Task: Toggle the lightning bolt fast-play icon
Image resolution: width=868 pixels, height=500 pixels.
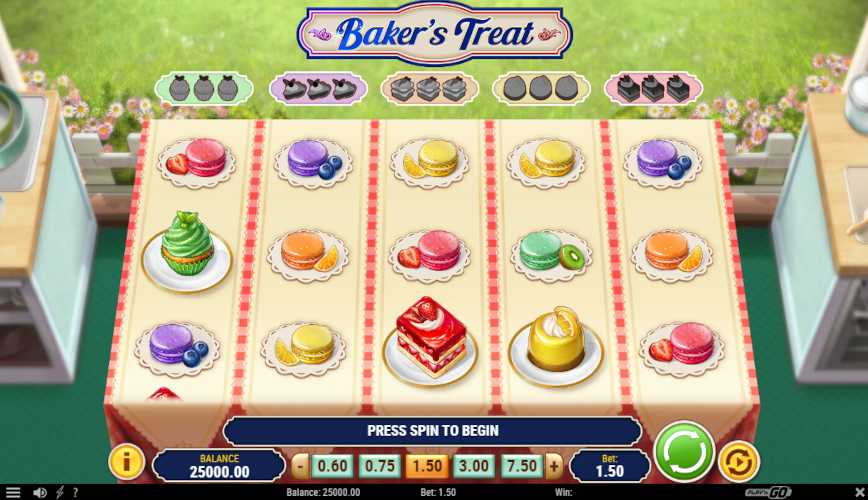Action: (59, 492)
